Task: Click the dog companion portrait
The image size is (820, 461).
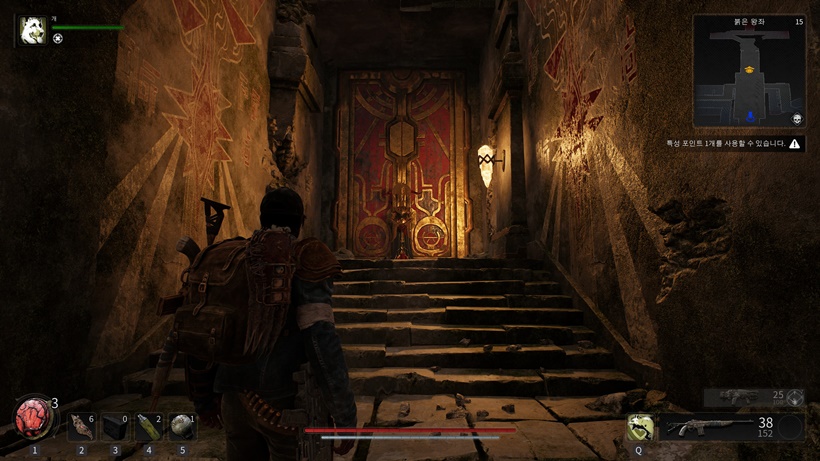Action: coord(33,29)
